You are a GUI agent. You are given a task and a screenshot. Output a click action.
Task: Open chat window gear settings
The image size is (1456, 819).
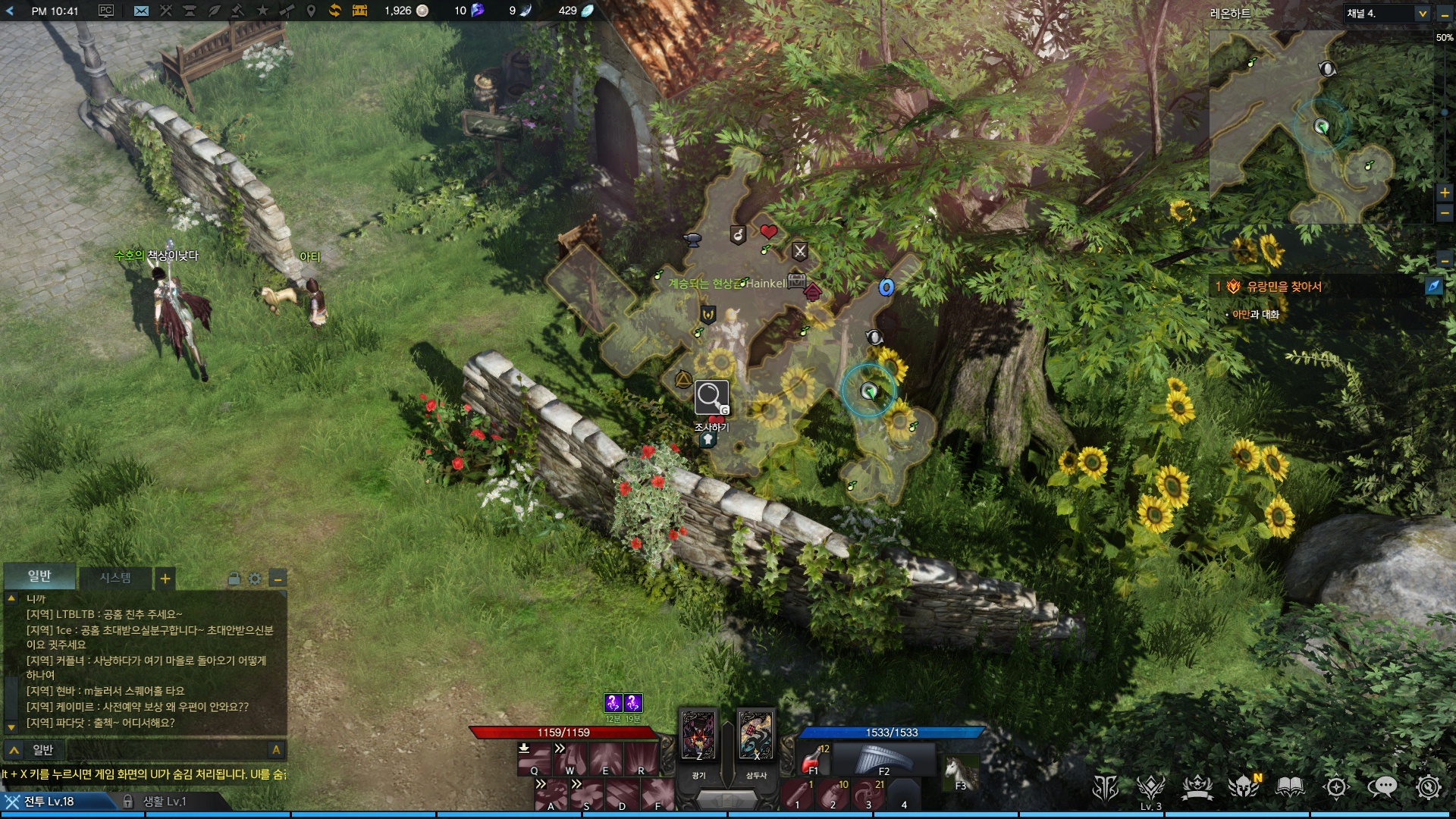point(255,579)
